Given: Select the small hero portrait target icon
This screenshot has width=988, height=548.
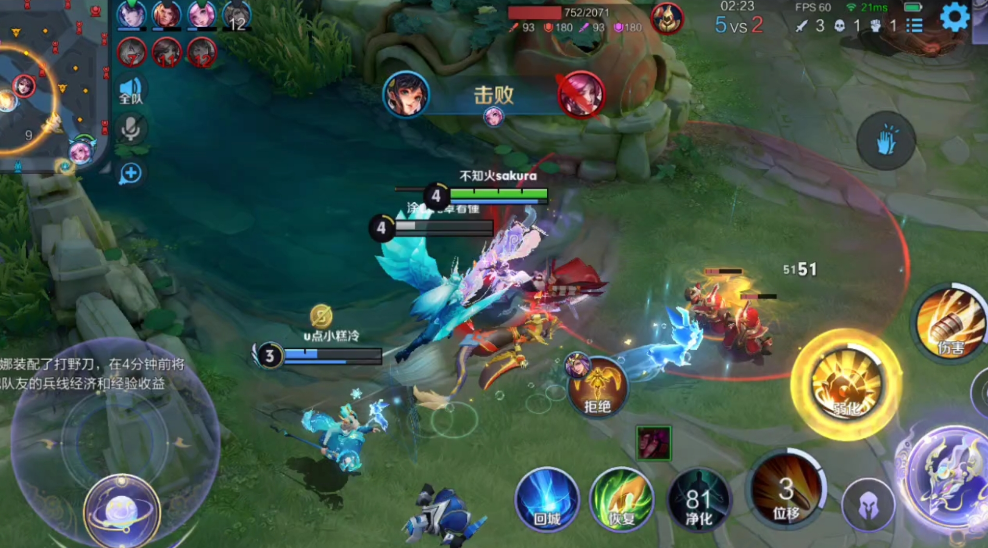Looking at the screenshot, I should click(x=654, y=442).
